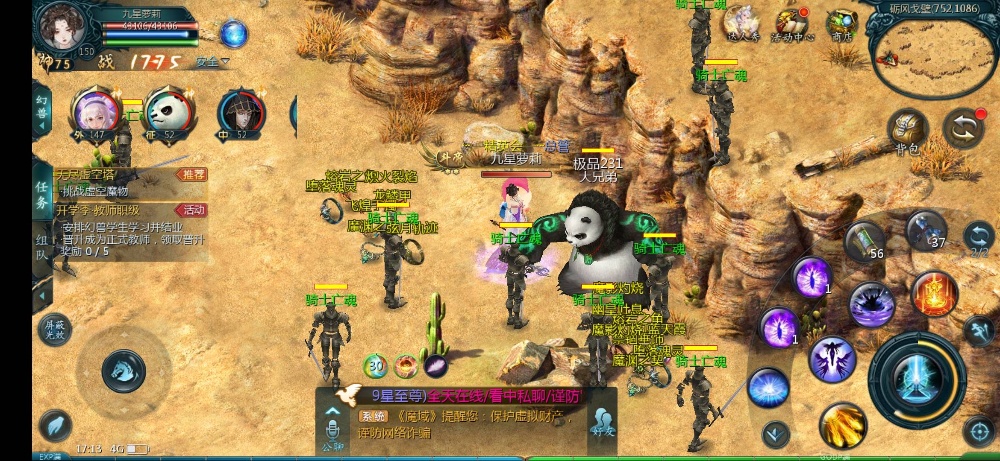Use the potion with 56 count

point(863,242)
